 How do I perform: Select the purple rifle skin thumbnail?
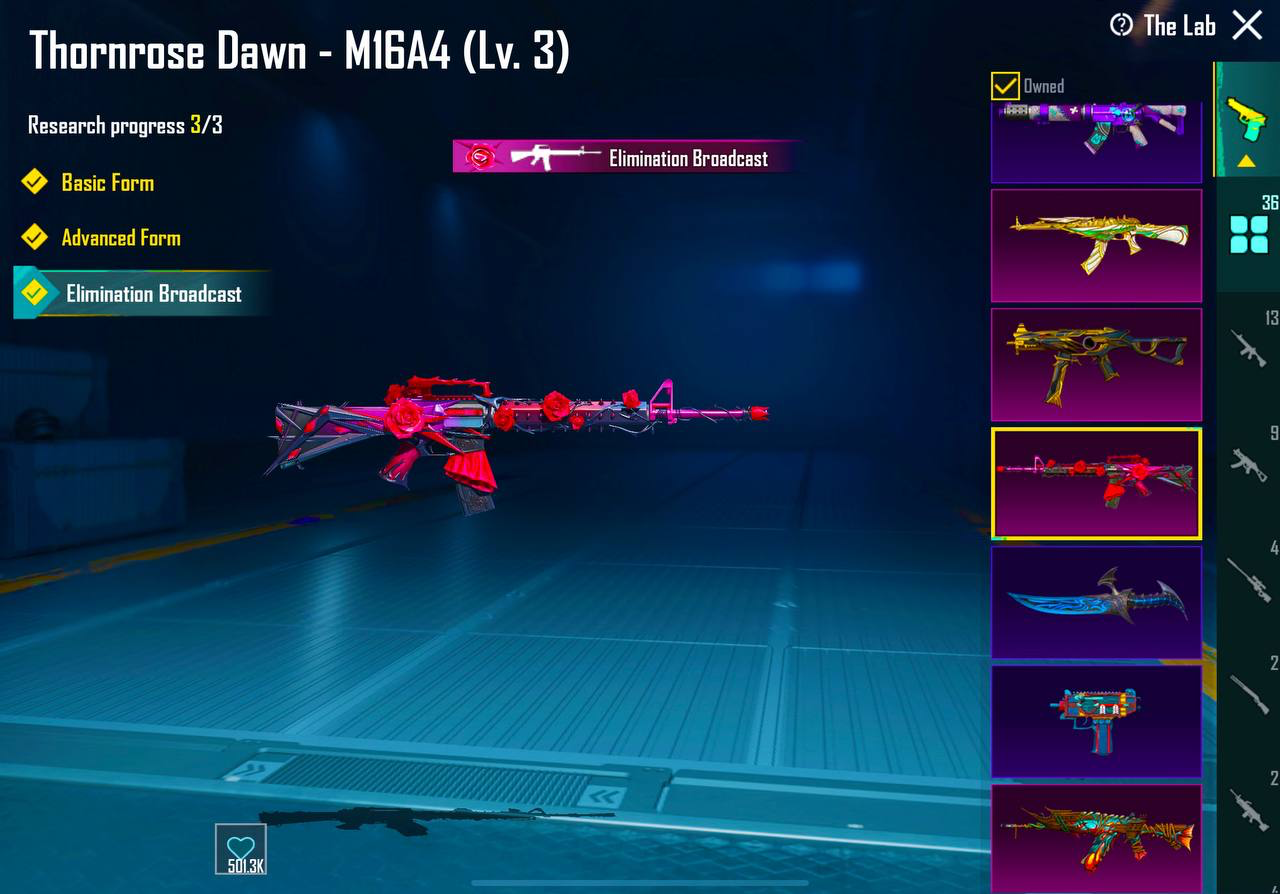pos(1096,140)
